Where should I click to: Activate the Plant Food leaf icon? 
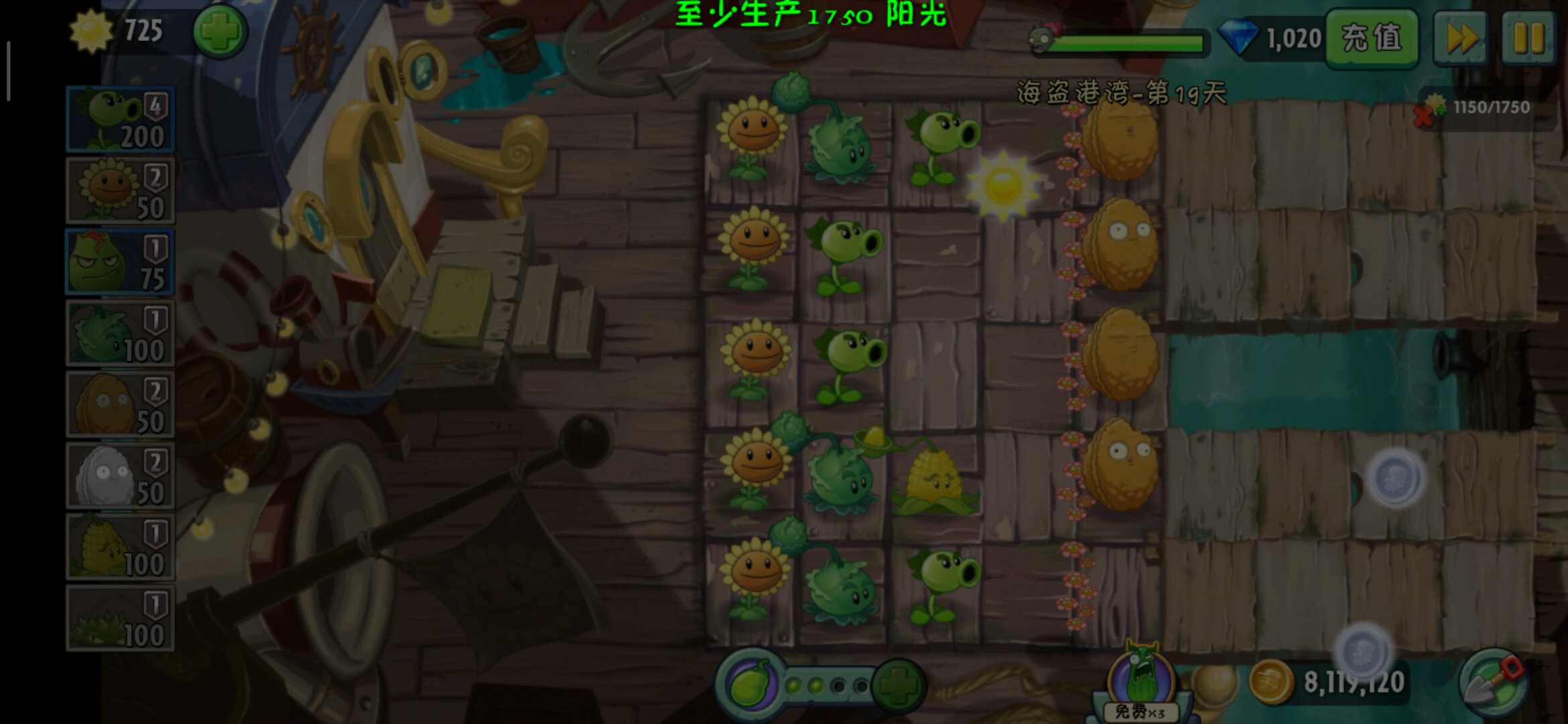click(750, 685)
